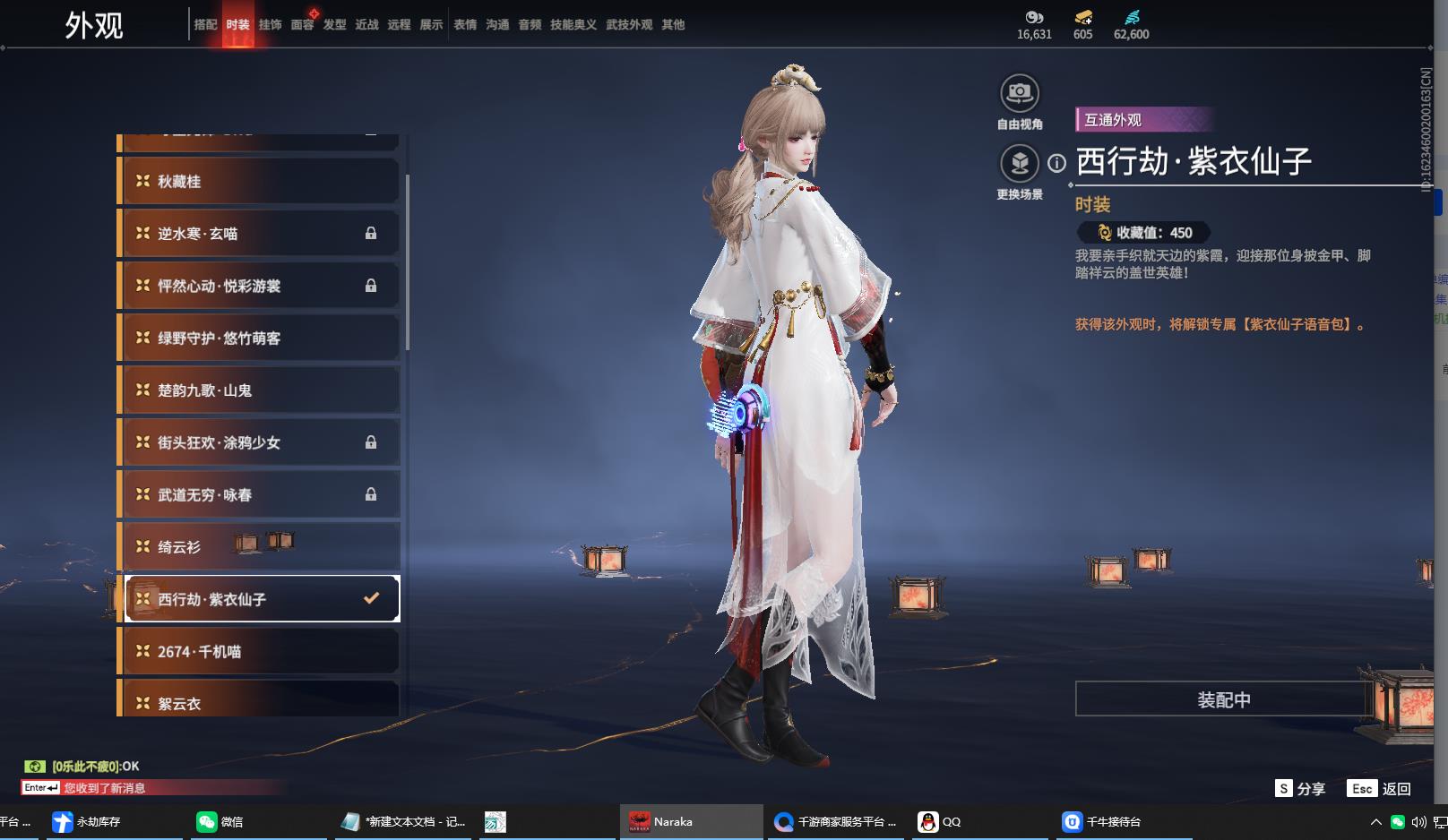Show outfit info via the info icon

1057,163
